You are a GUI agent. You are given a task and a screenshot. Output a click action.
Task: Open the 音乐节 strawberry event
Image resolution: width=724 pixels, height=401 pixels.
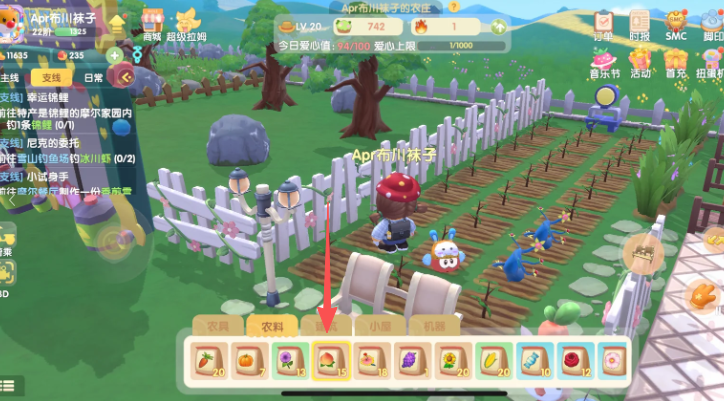[x=603, y=61]
